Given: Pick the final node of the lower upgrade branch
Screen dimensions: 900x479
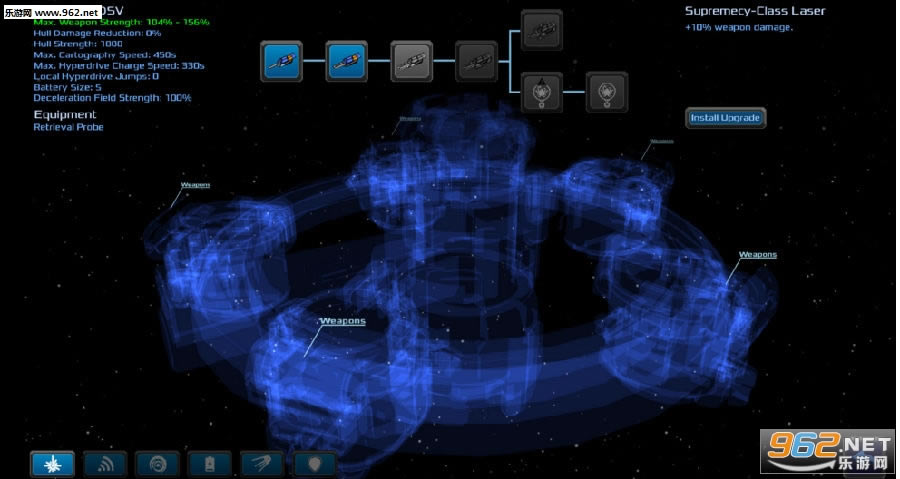Looking at the screenshot, I should click(606, 91).
